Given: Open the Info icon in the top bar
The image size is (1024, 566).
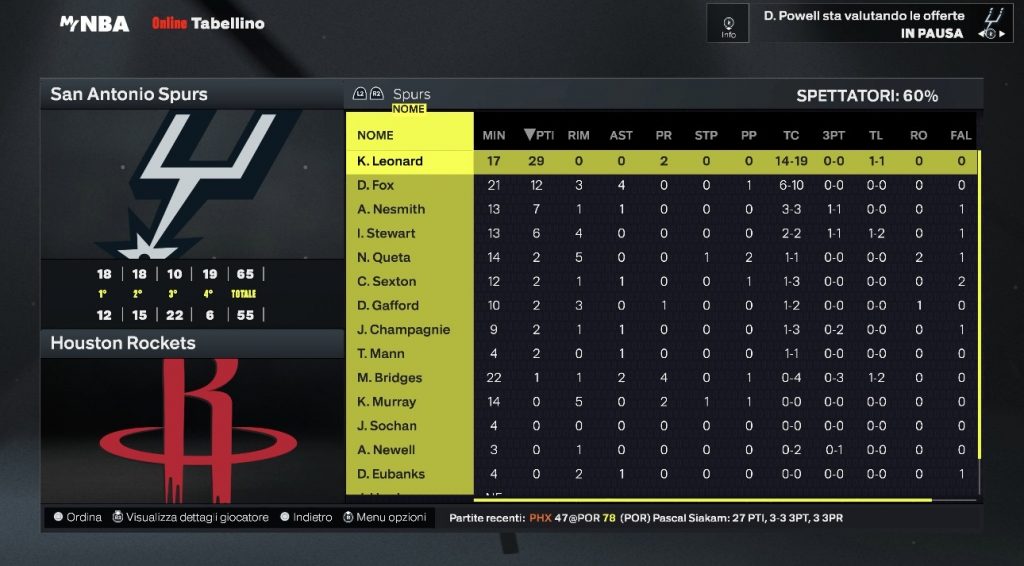Looking at the screenshot, I should point(728,23).
